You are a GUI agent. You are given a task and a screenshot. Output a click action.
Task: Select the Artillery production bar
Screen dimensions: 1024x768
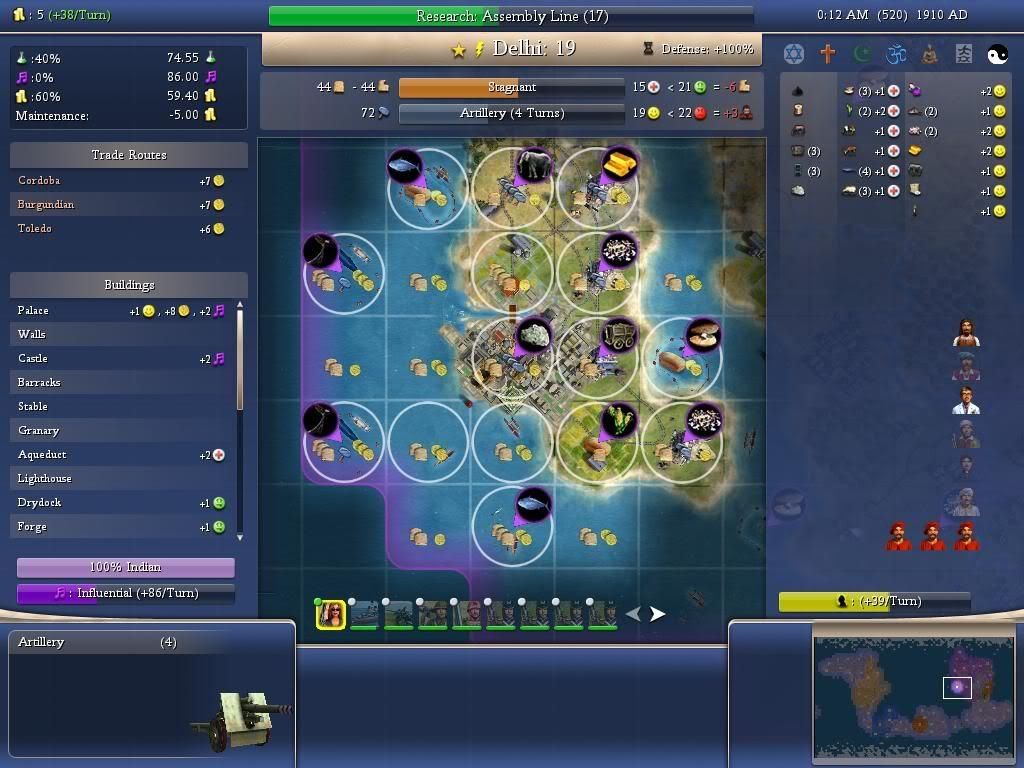[x=511, y=113]
